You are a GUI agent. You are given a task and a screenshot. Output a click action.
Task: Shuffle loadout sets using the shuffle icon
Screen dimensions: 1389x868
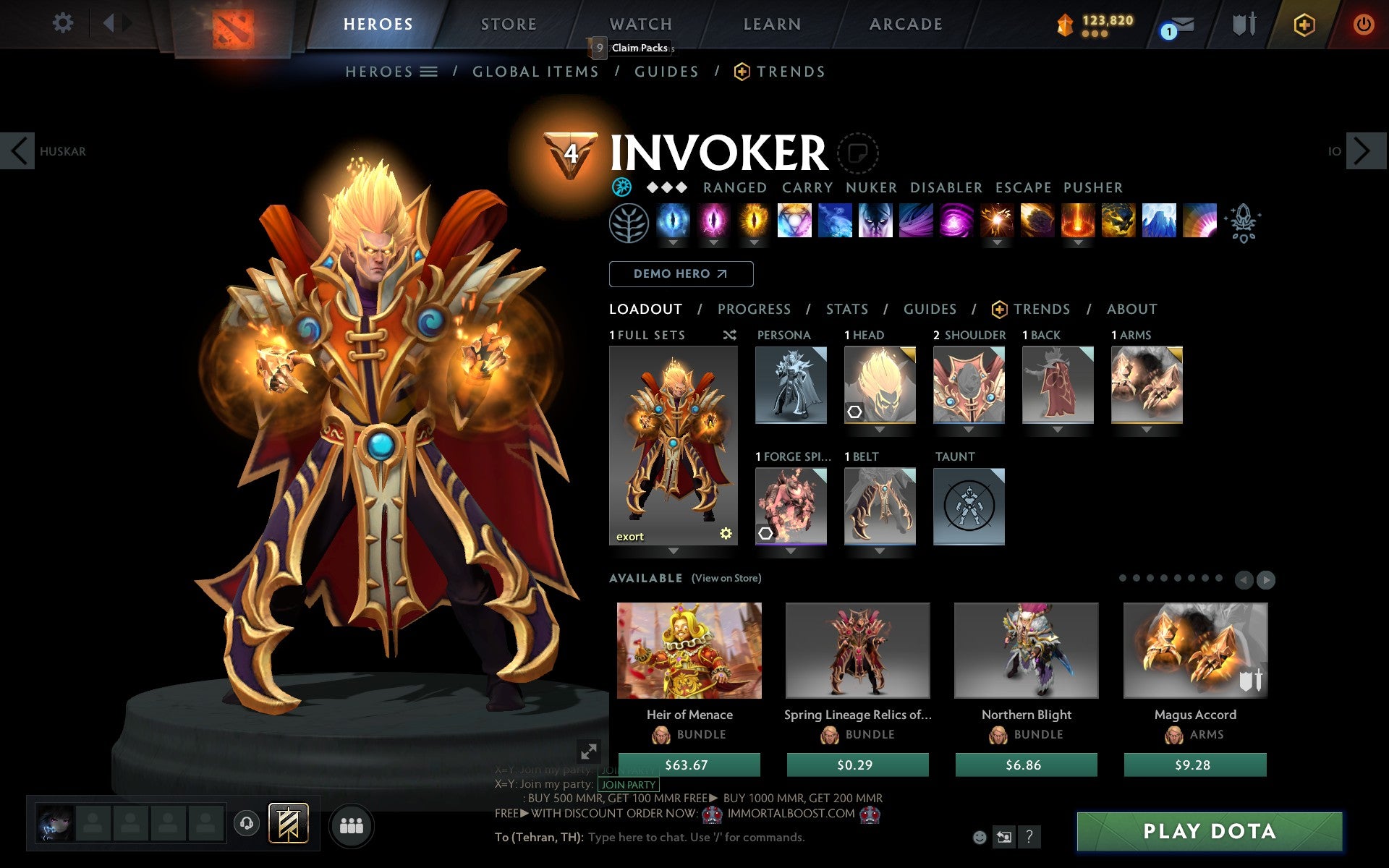(x=729, y=335)
